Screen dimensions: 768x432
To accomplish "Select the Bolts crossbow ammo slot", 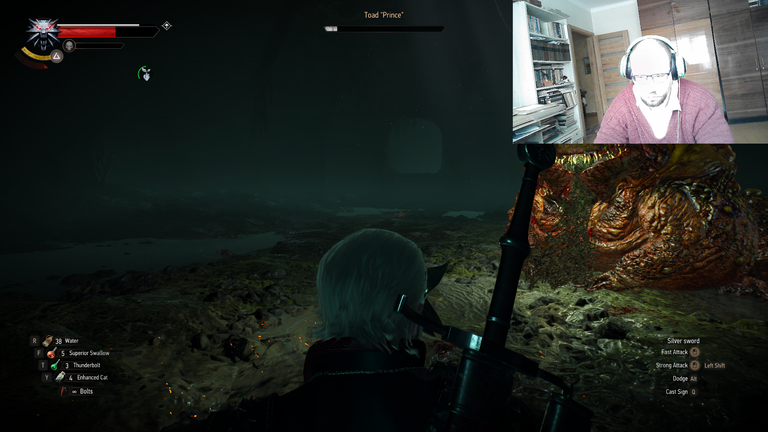I will pyautogui.click(x=65, y=390).
